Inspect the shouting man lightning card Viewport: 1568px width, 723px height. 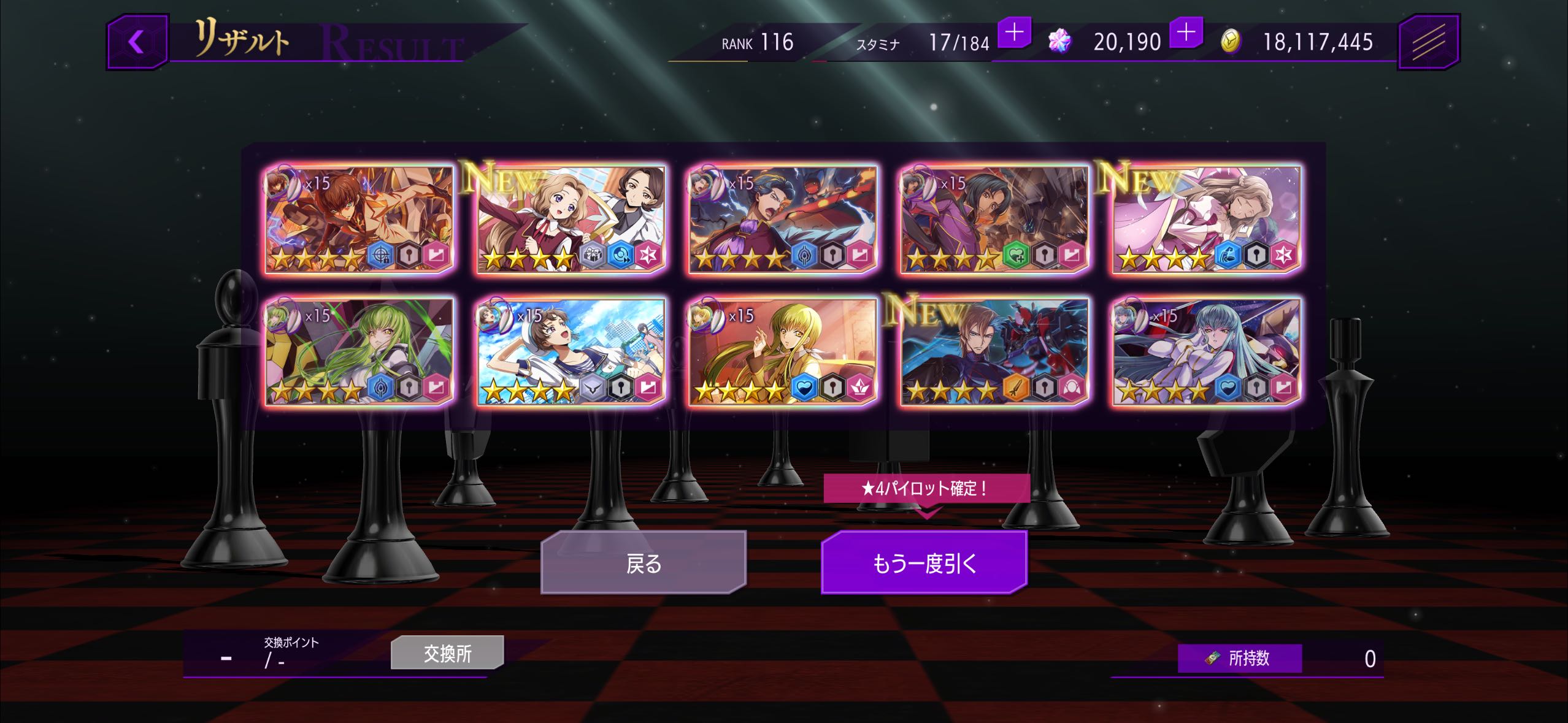click(783, 219)
